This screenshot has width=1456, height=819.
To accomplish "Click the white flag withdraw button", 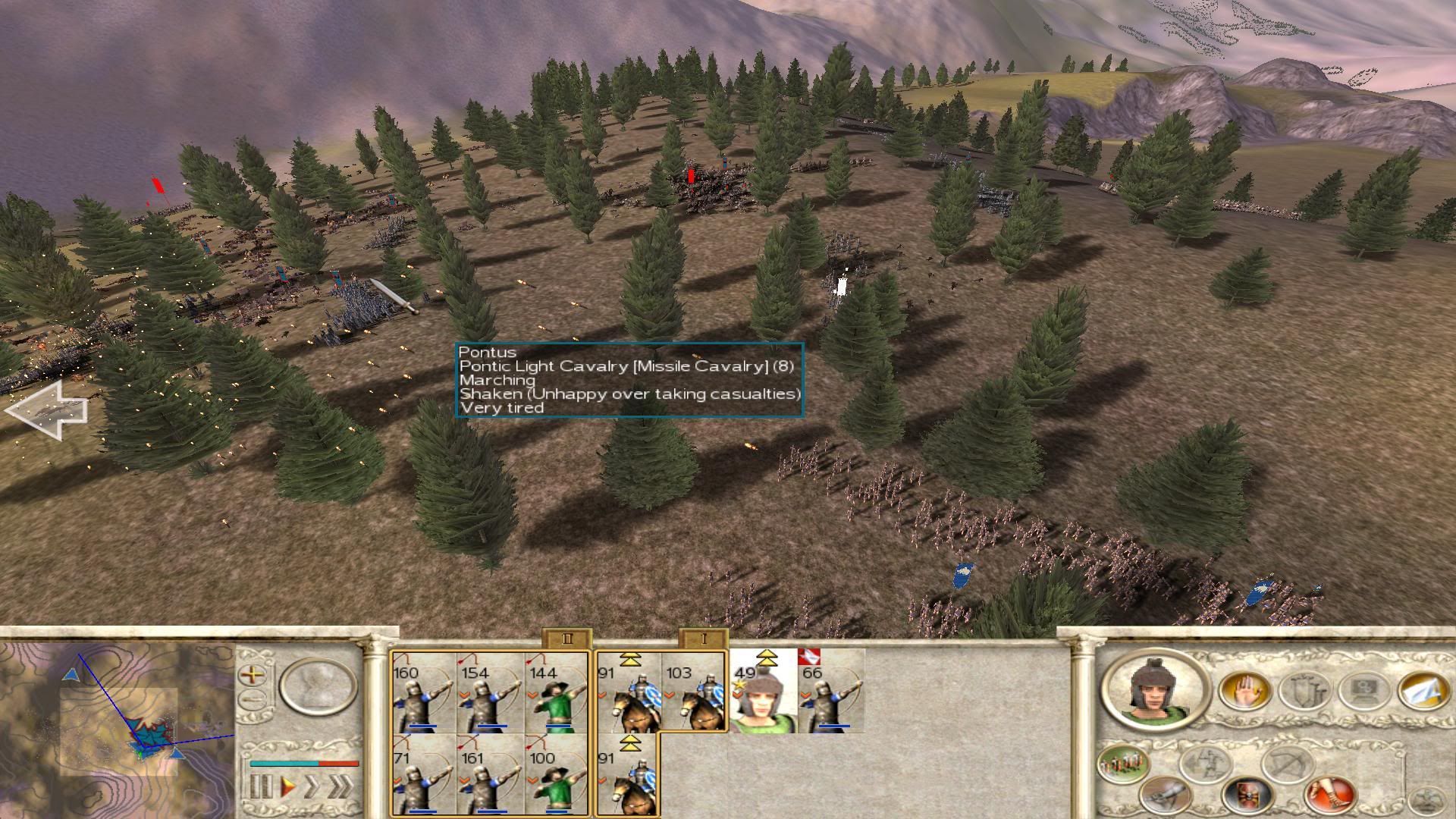I will (1423, 691).
